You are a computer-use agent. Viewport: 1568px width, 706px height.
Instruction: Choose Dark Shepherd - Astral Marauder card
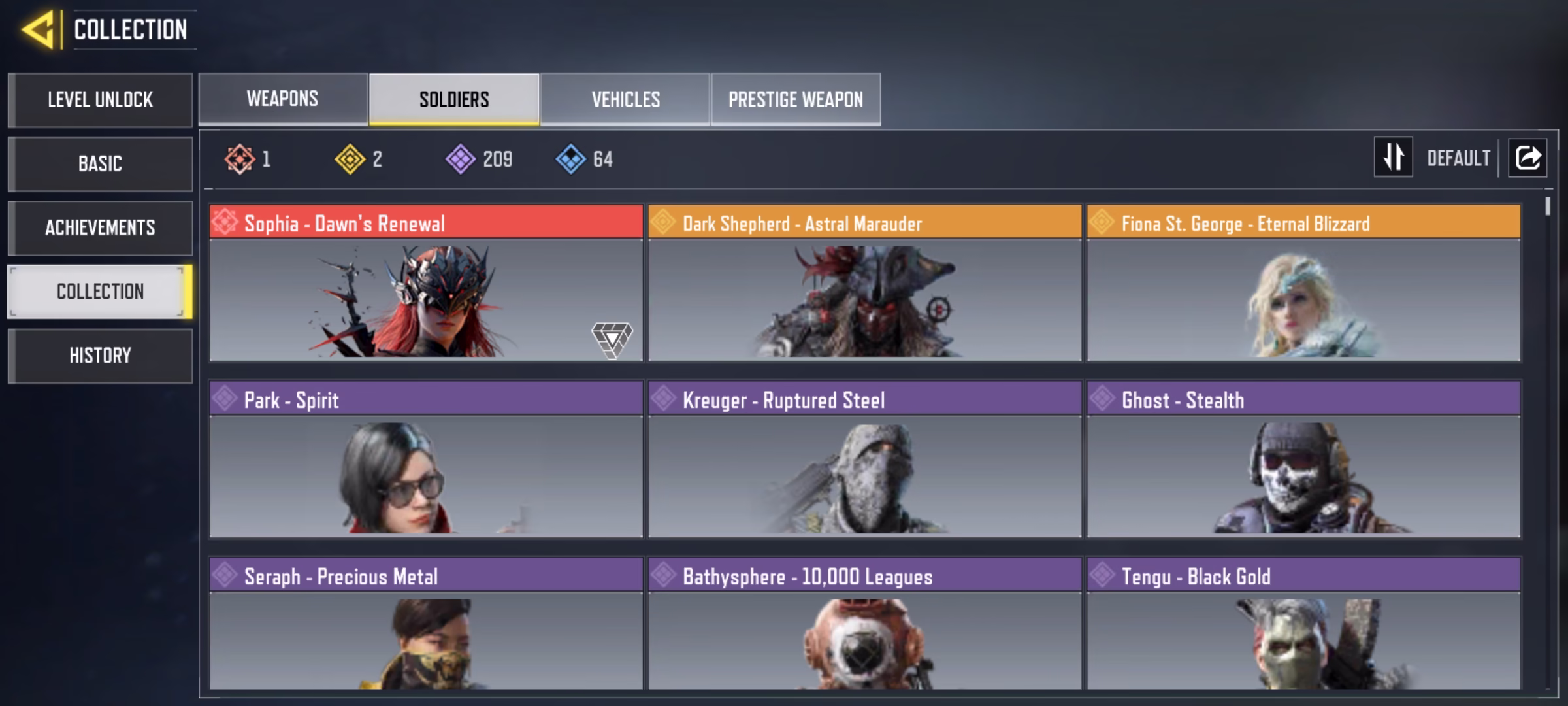864,283
